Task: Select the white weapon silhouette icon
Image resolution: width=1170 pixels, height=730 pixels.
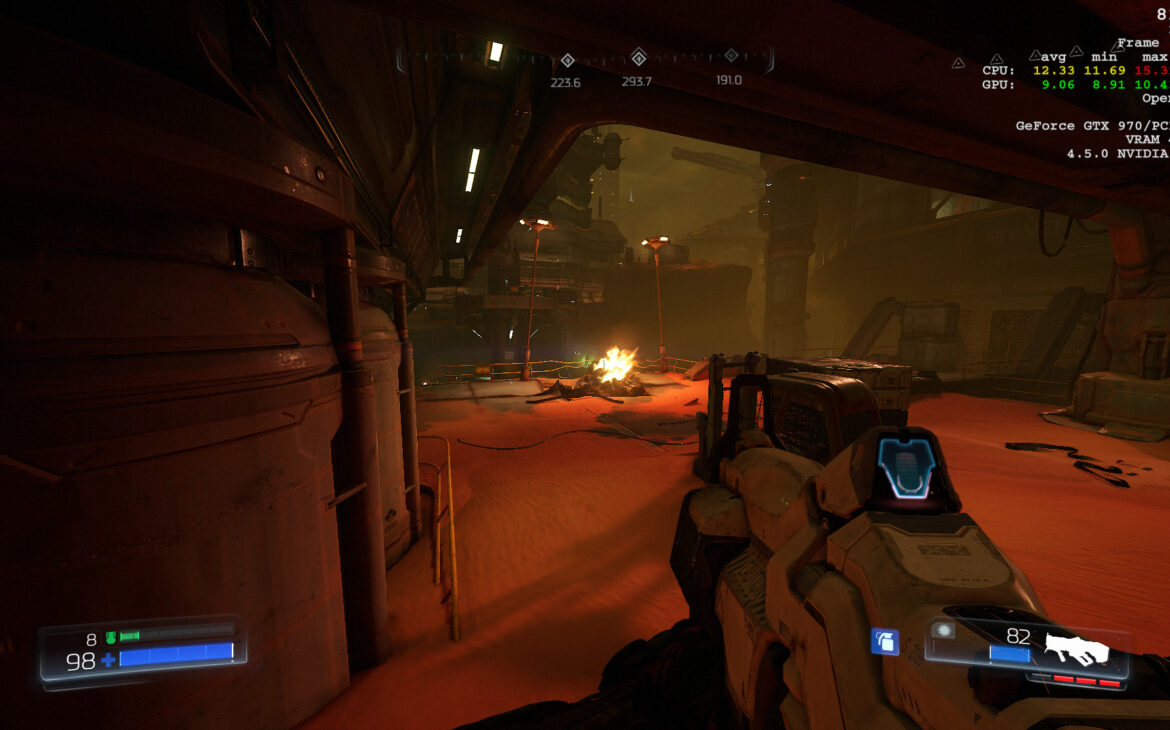Action: pos(1076,650)
